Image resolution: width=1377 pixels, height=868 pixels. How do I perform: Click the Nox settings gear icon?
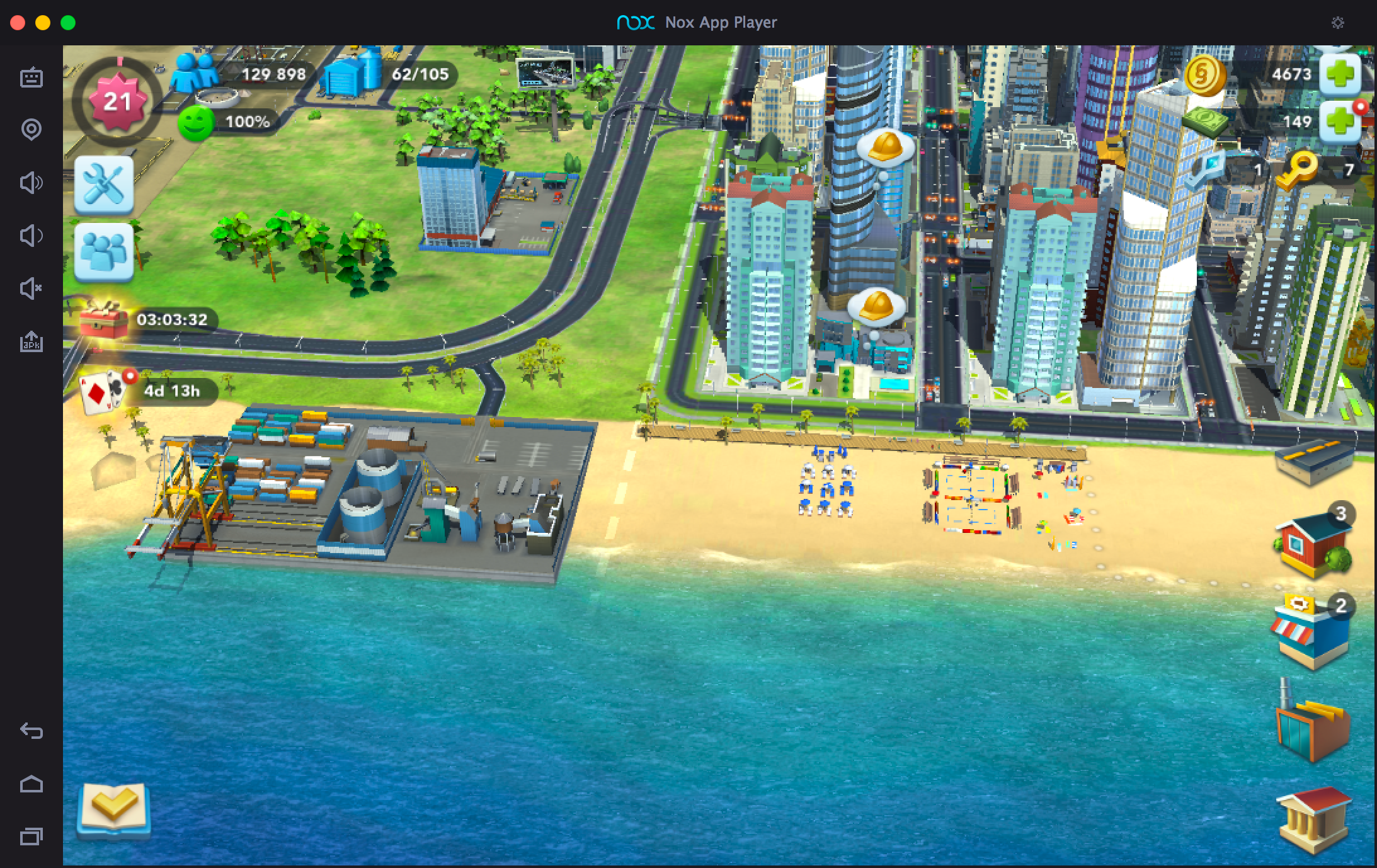click(x=1338, y=23)
